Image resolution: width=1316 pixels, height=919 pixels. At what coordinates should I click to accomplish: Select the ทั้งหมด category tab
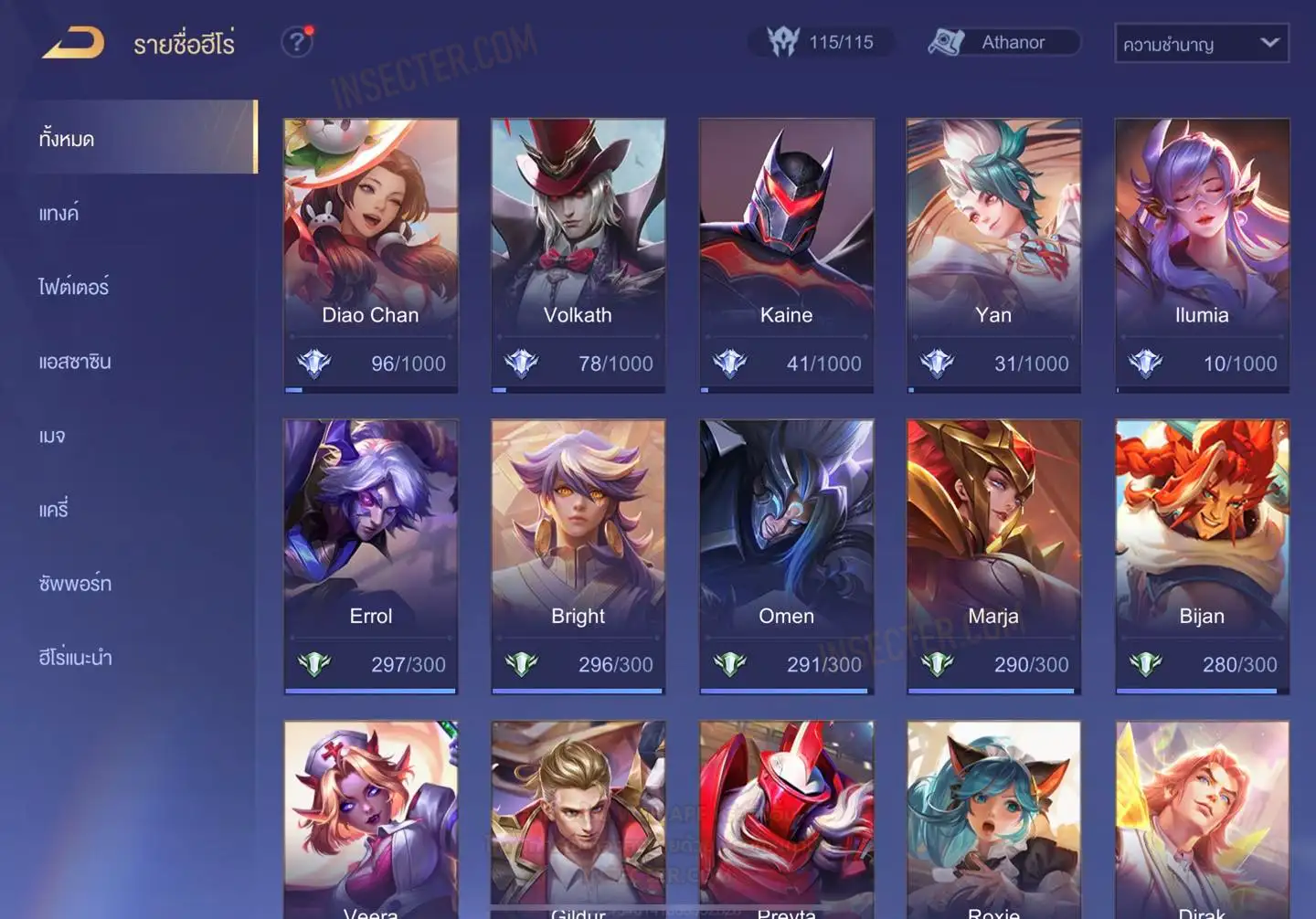139,138
